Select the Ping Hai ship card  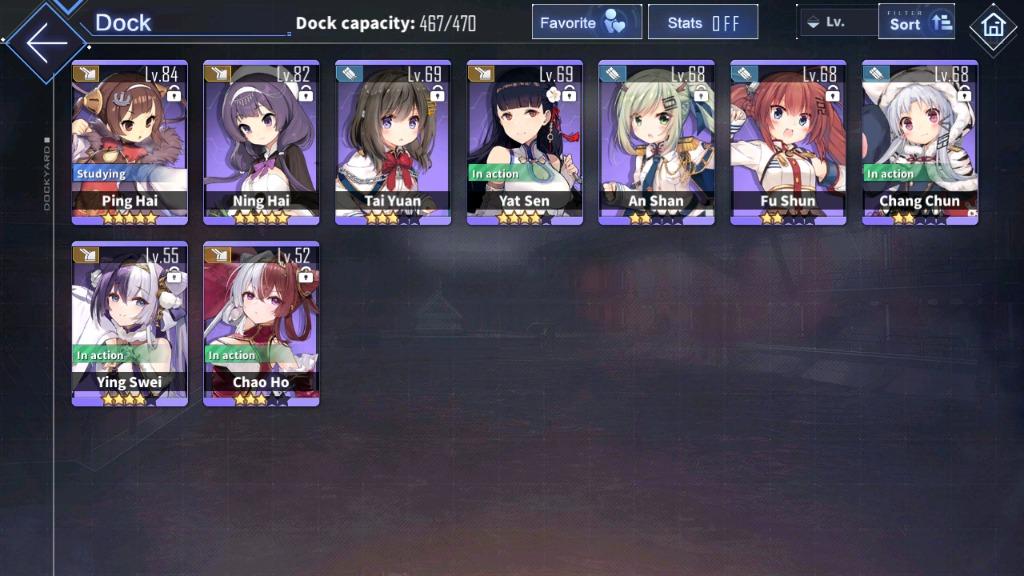130,142
